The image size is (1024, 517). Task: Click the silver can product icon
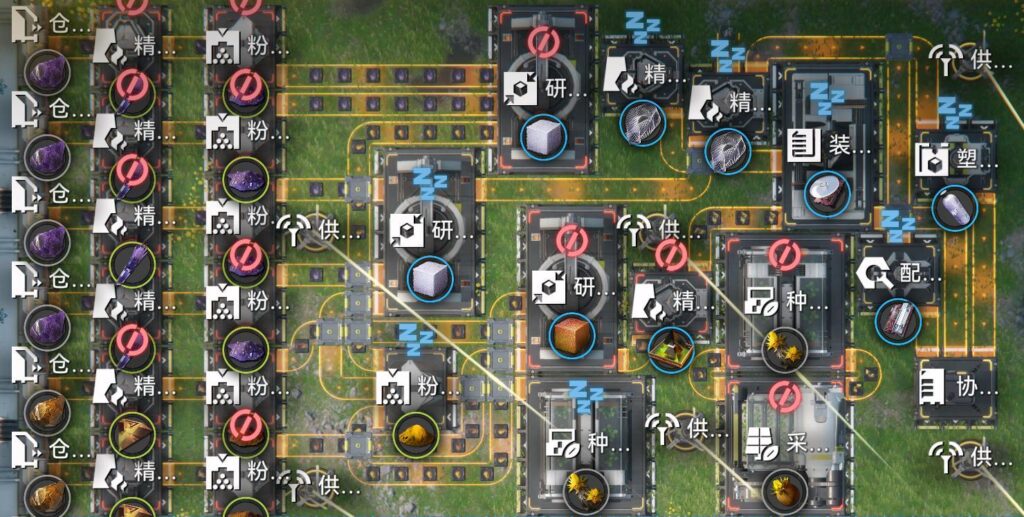(828, 195)
